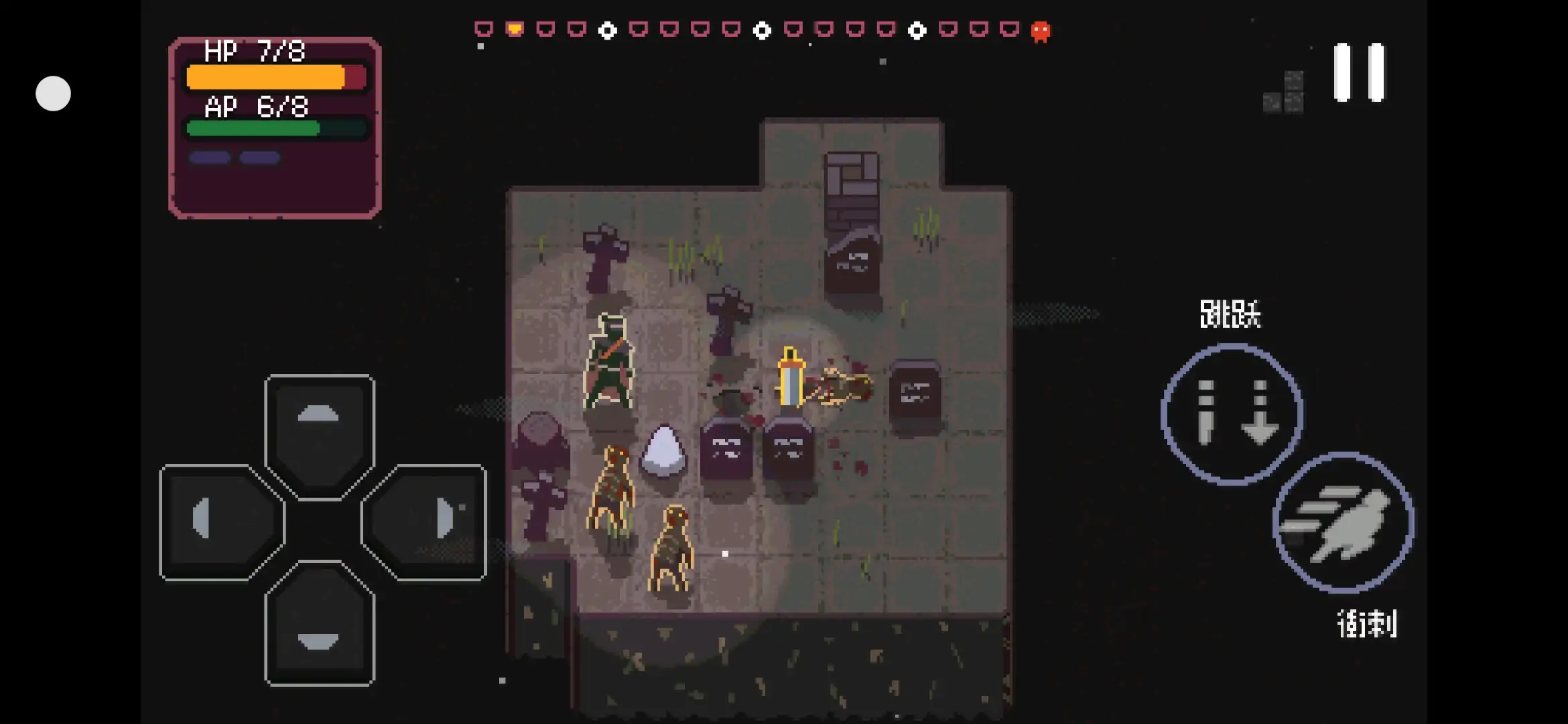
Task: Tap the white floating assistive dot
Action: pos(53,93)
